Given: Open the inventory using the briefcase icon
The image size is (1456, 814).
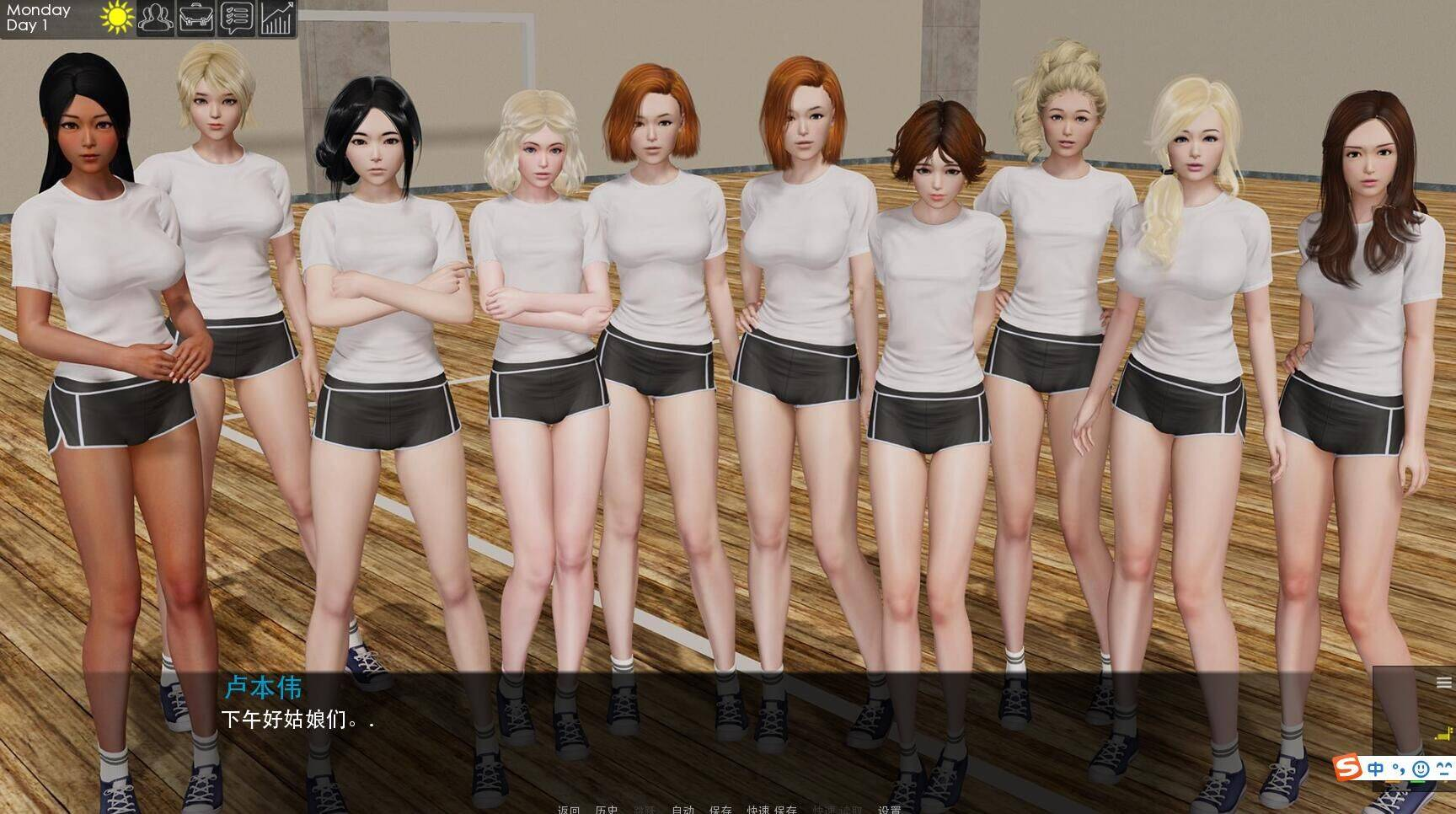Looking at the screenshot, I should tap(195, 19).
